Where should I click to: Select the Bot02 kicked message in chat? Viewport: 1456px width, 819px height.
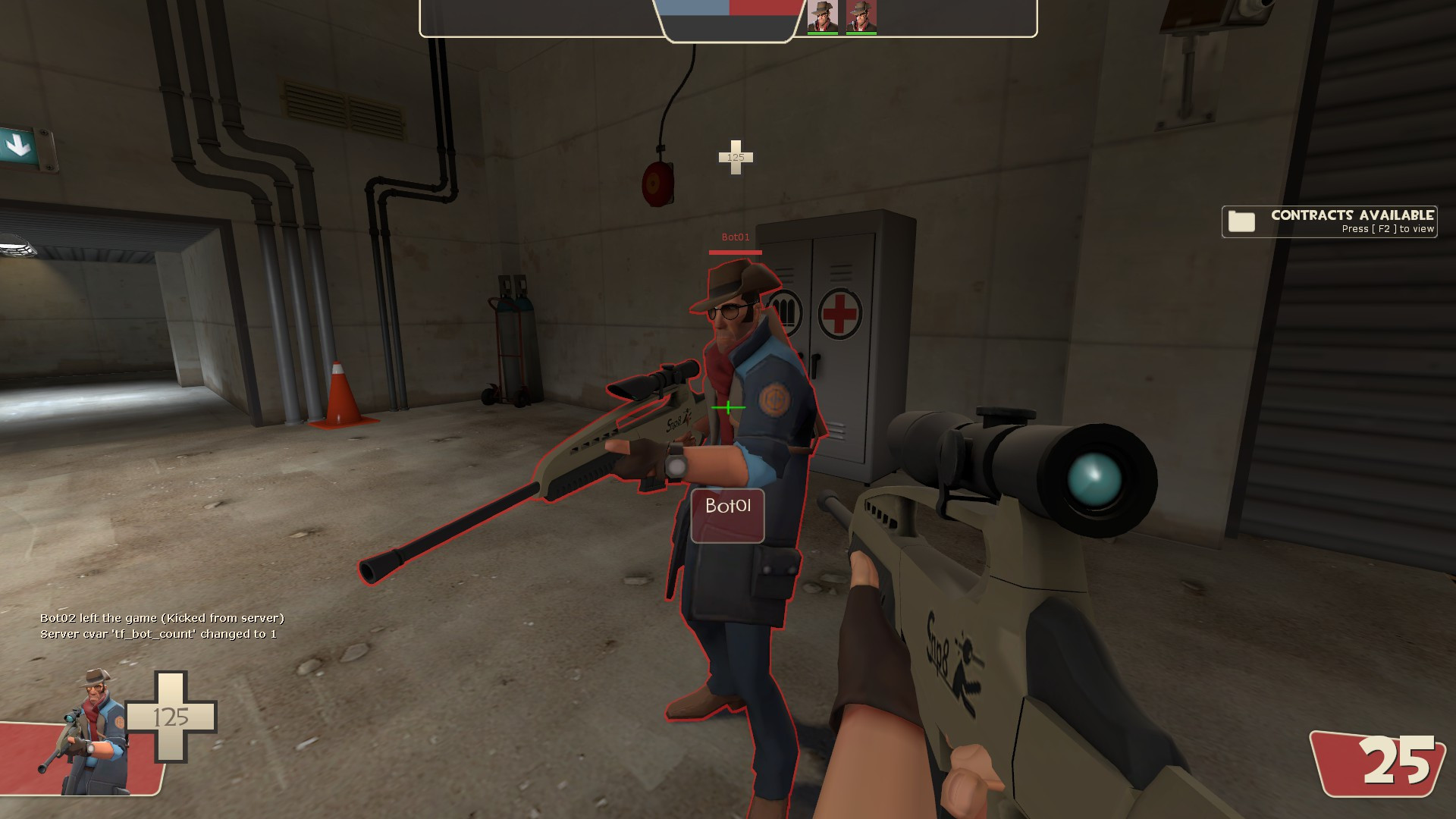(x=162, y=619)
